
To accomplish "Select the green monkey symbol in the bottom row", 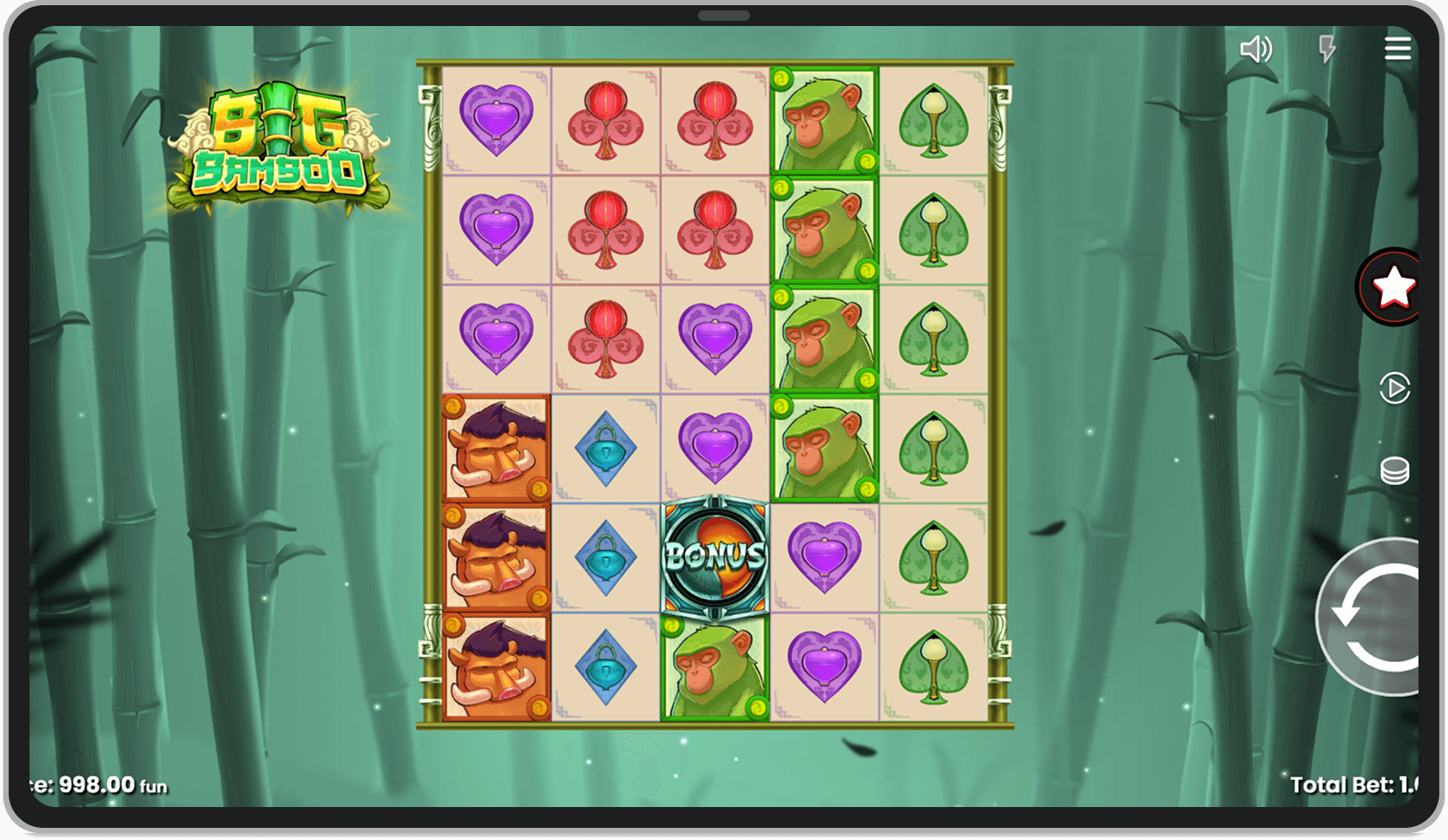I will pyautogui.click(x=714, y=668).
